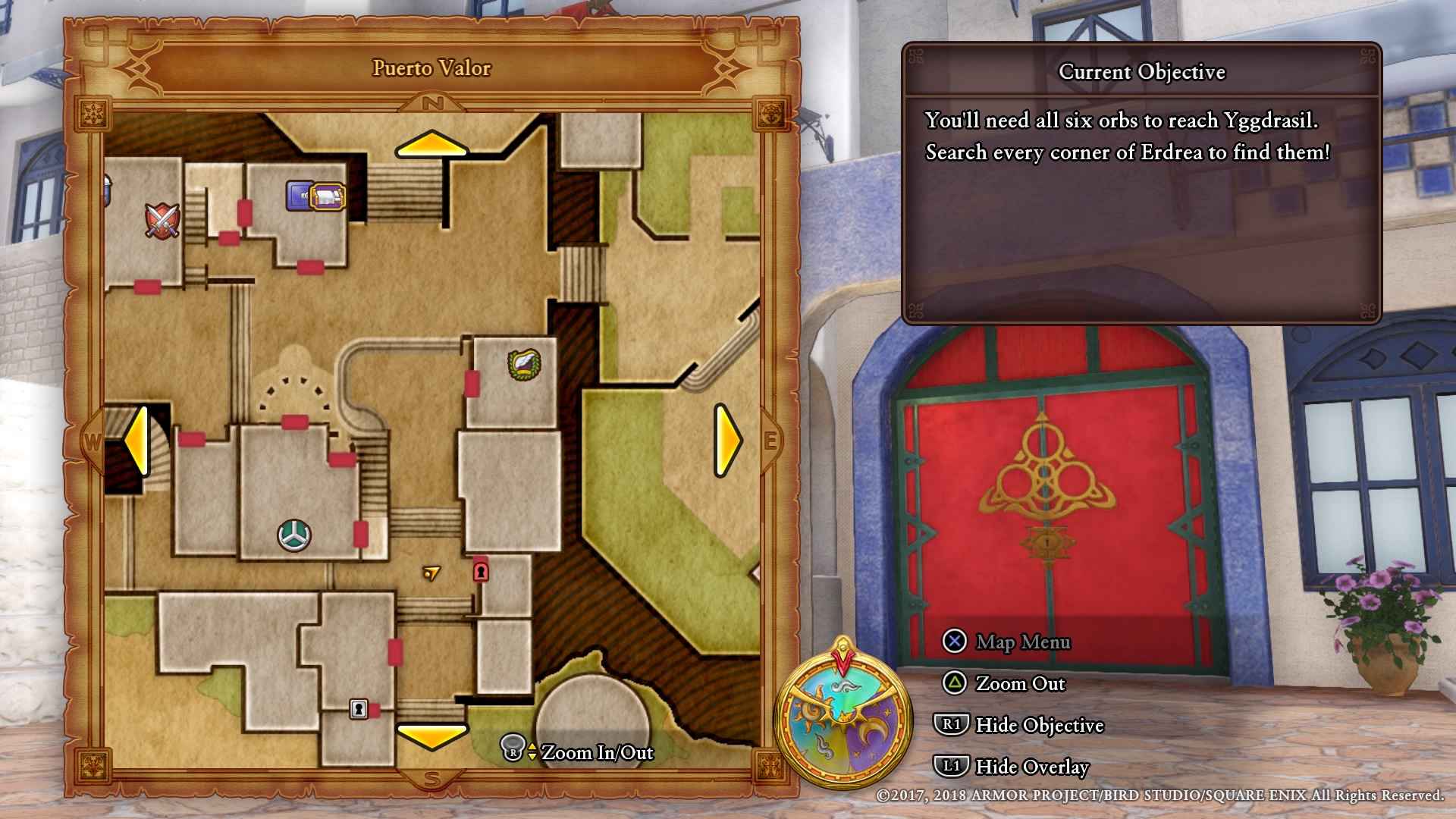Open the Map Menu option

1007,642
